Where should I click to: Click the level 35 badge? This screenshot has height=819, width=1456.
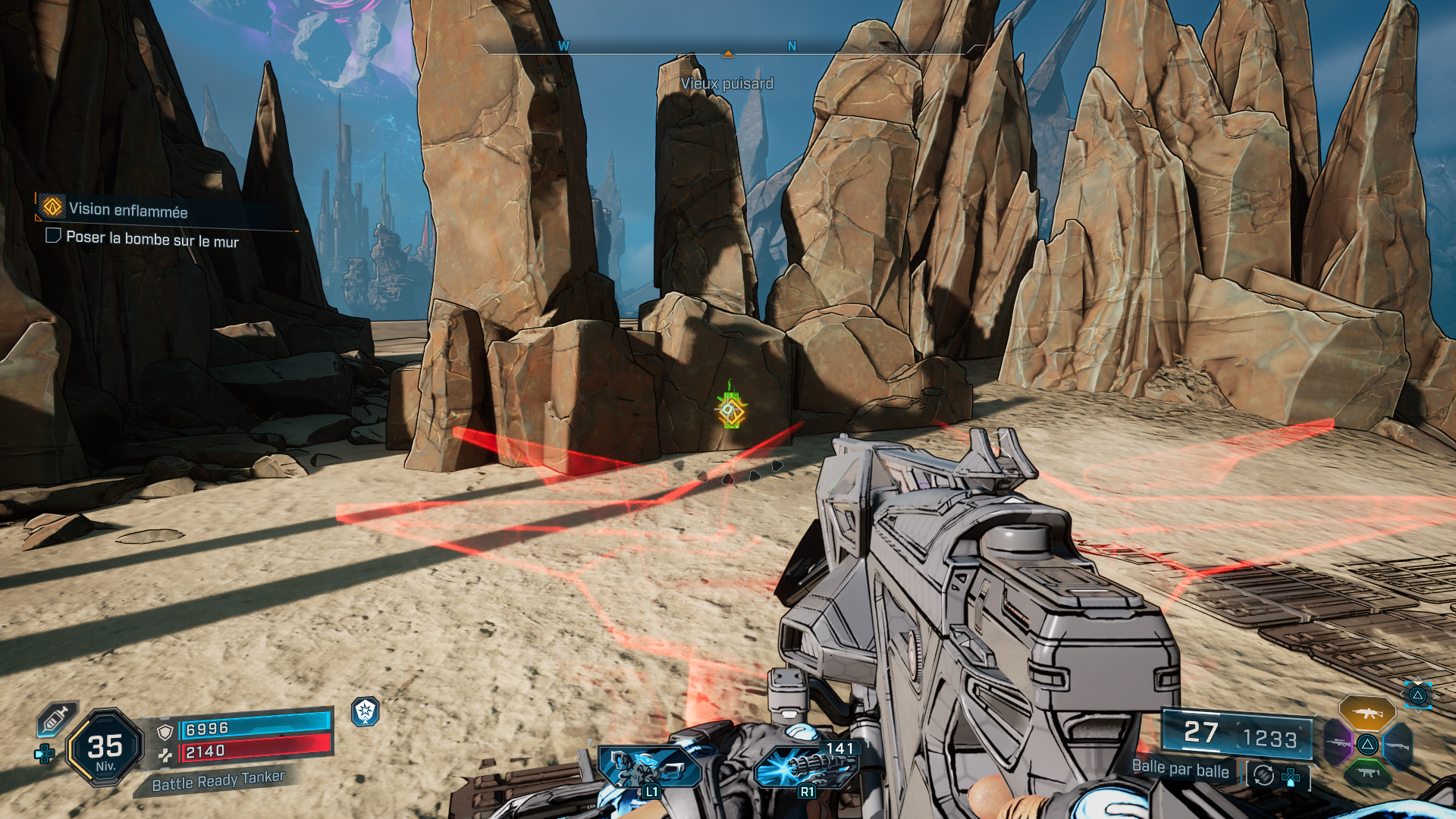[x=105, y=748]
